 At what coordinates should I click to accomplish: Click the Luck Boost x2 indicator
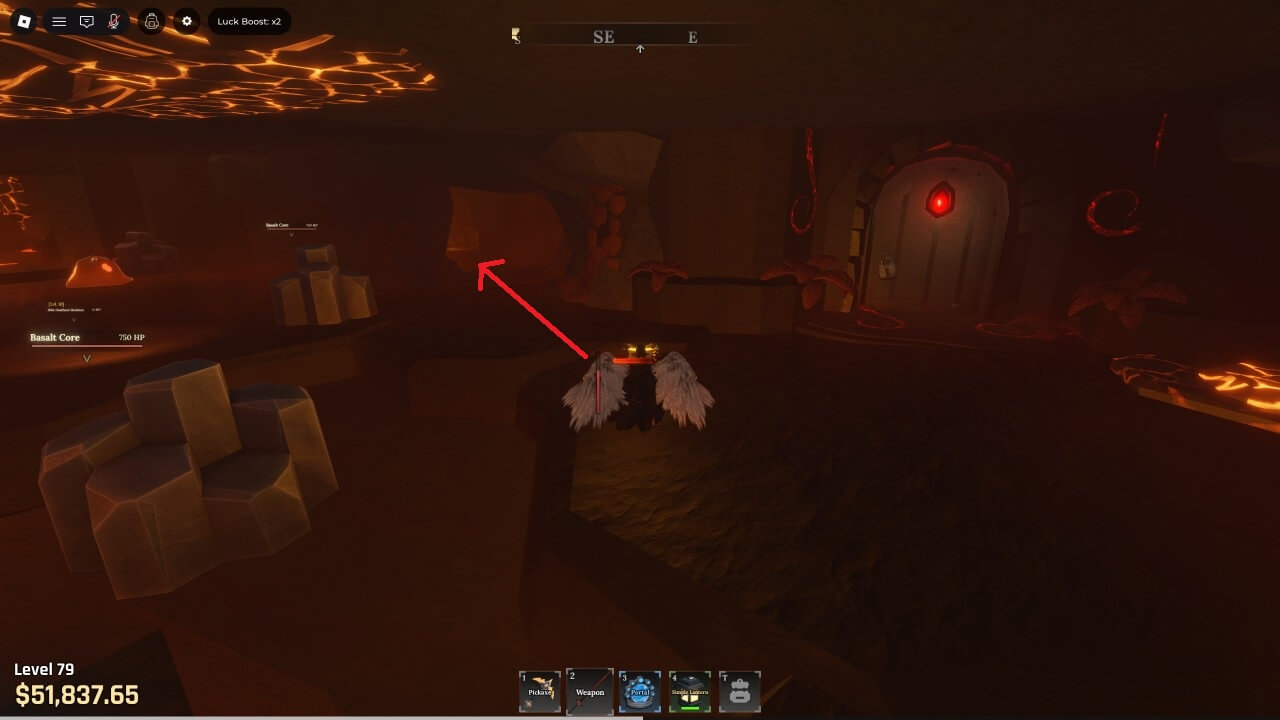pos(249,21)
